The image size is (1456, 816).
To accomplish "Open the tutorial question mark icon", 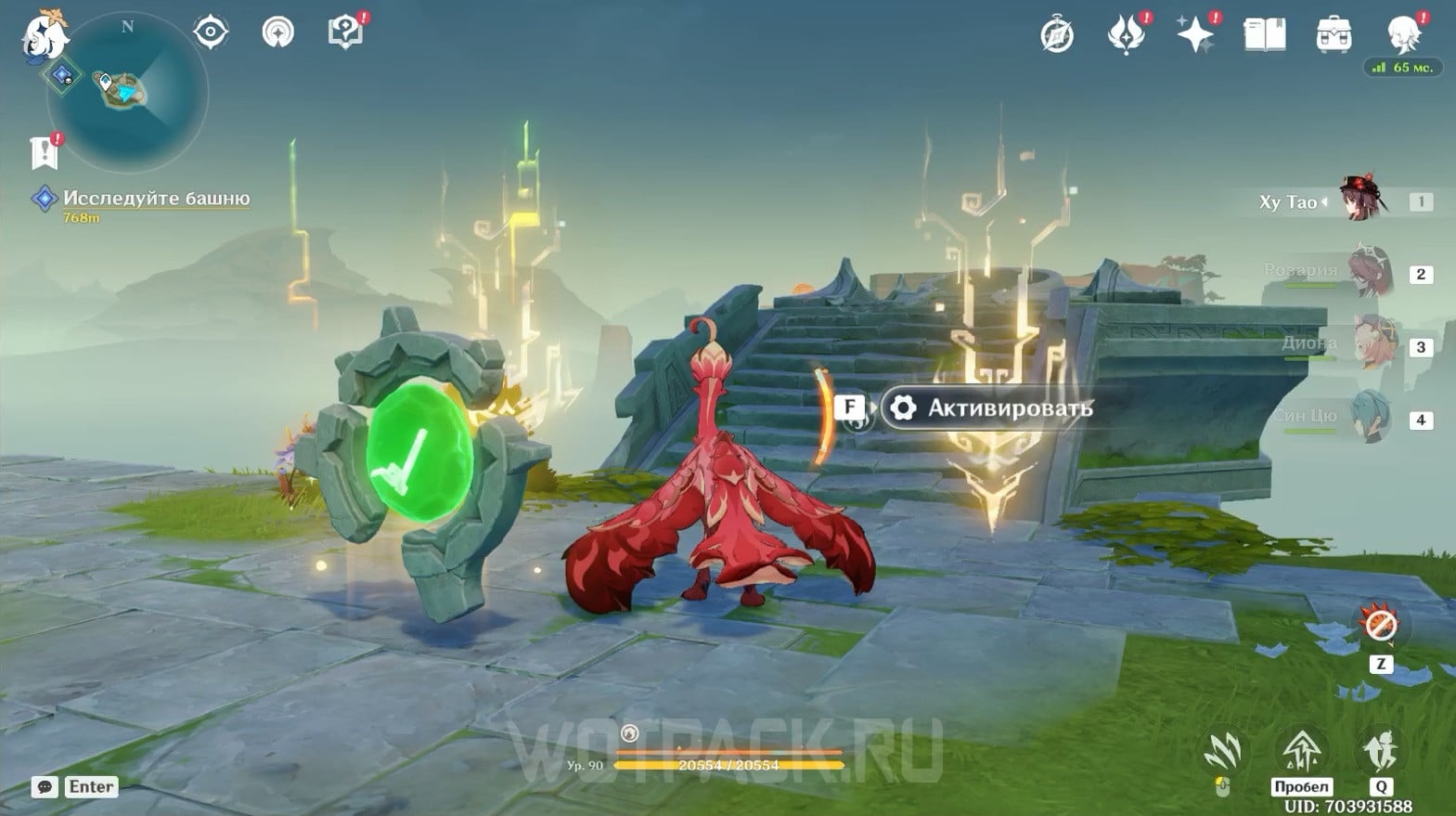I will (345, 32).
